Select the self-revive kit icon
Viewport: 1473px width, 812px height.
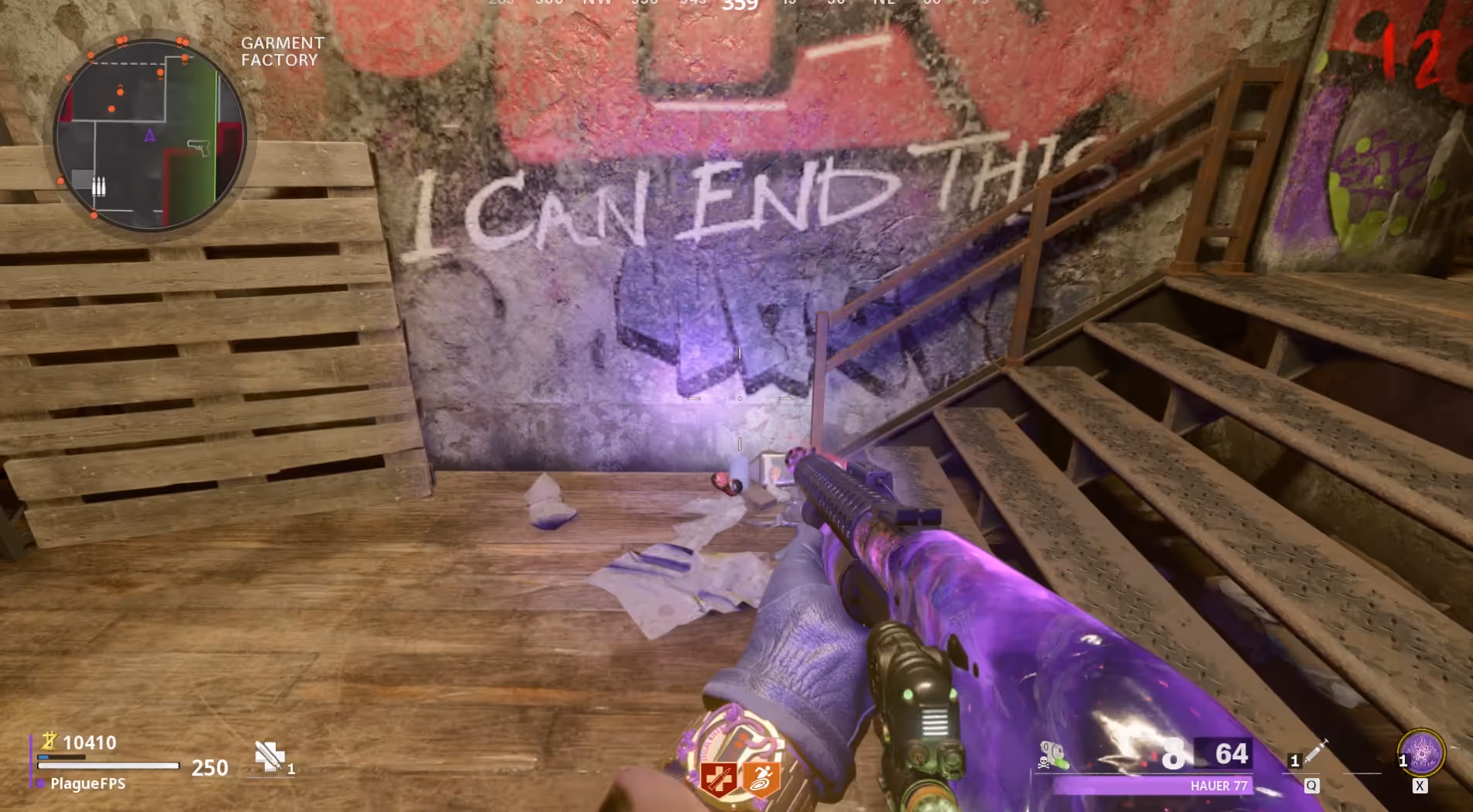pos(270,756)
